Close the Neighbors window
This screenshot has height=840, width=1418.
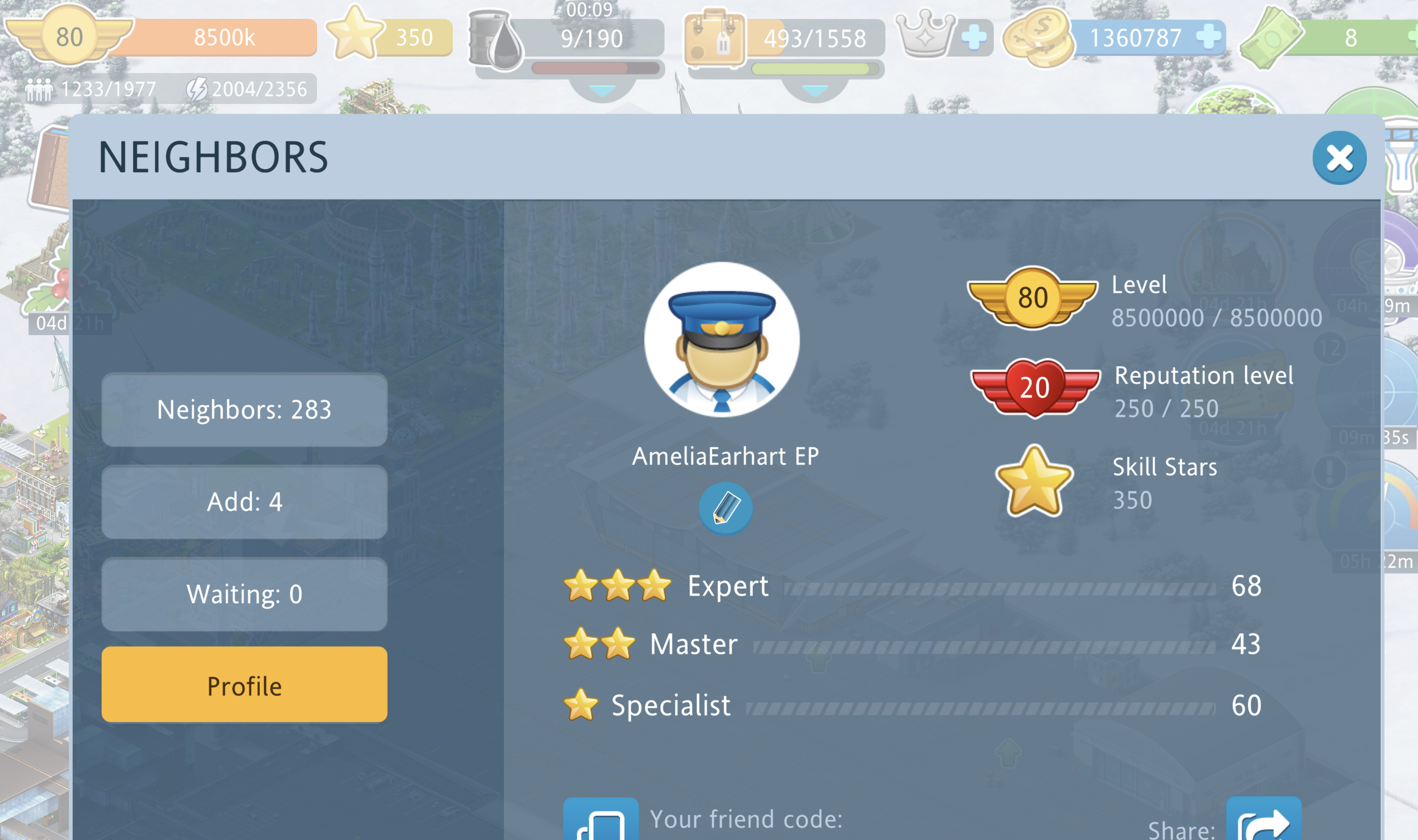tap(1339, 158)
